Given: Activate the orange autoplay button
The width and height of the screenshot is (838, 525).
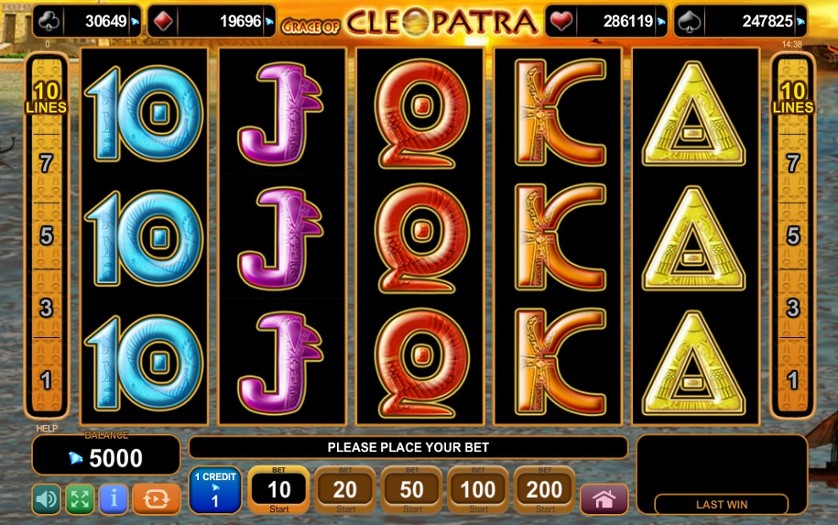Looking at the screenshot, I should (x=156, y=498).
